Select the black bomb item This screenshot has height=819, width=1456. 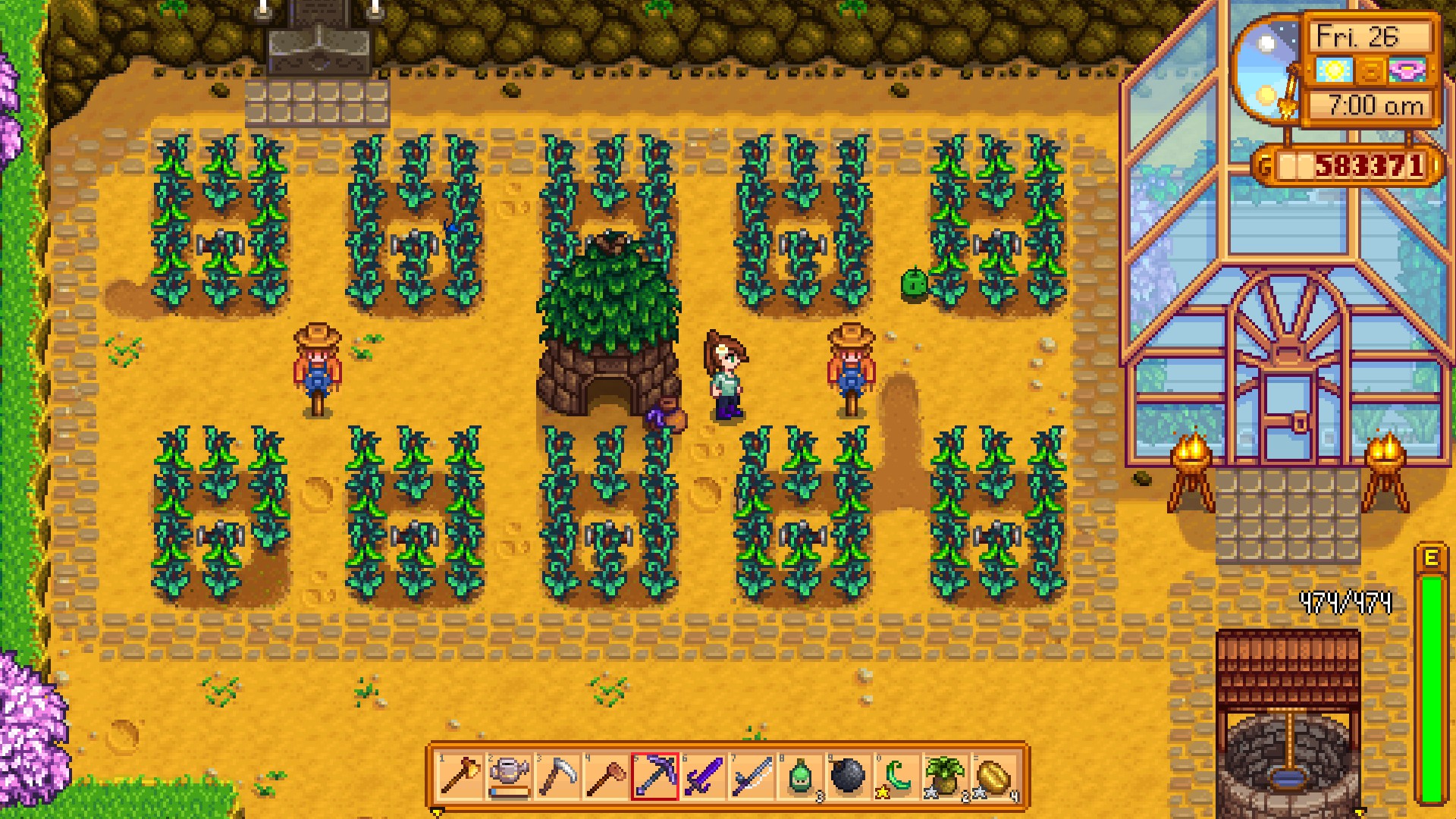pos(849,776)
